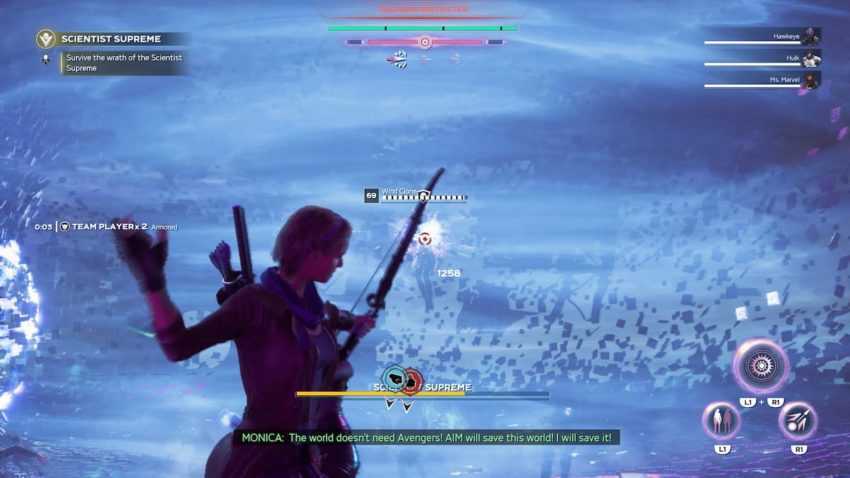Select Hulk's teammate portrait
Image resolution: width=850 pixels, height=478 pixels.
(810, 59)
